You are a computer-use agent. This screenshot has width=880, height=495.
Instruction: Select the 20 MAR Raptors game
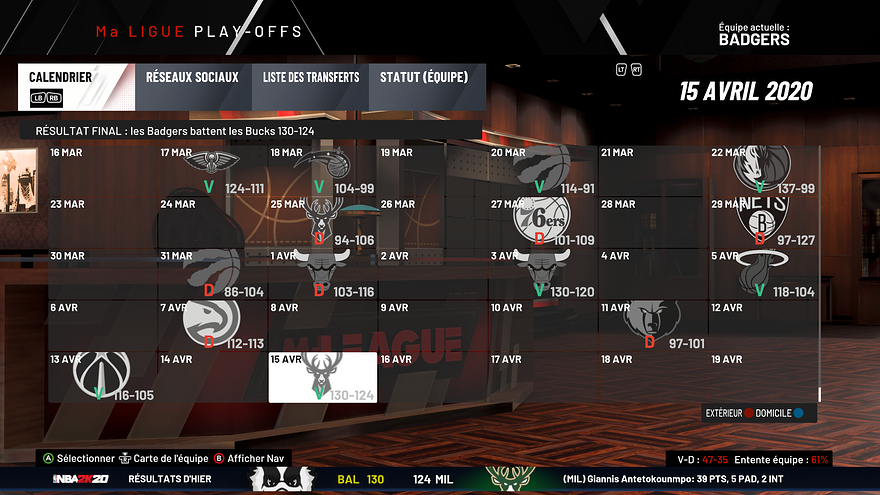542,171
